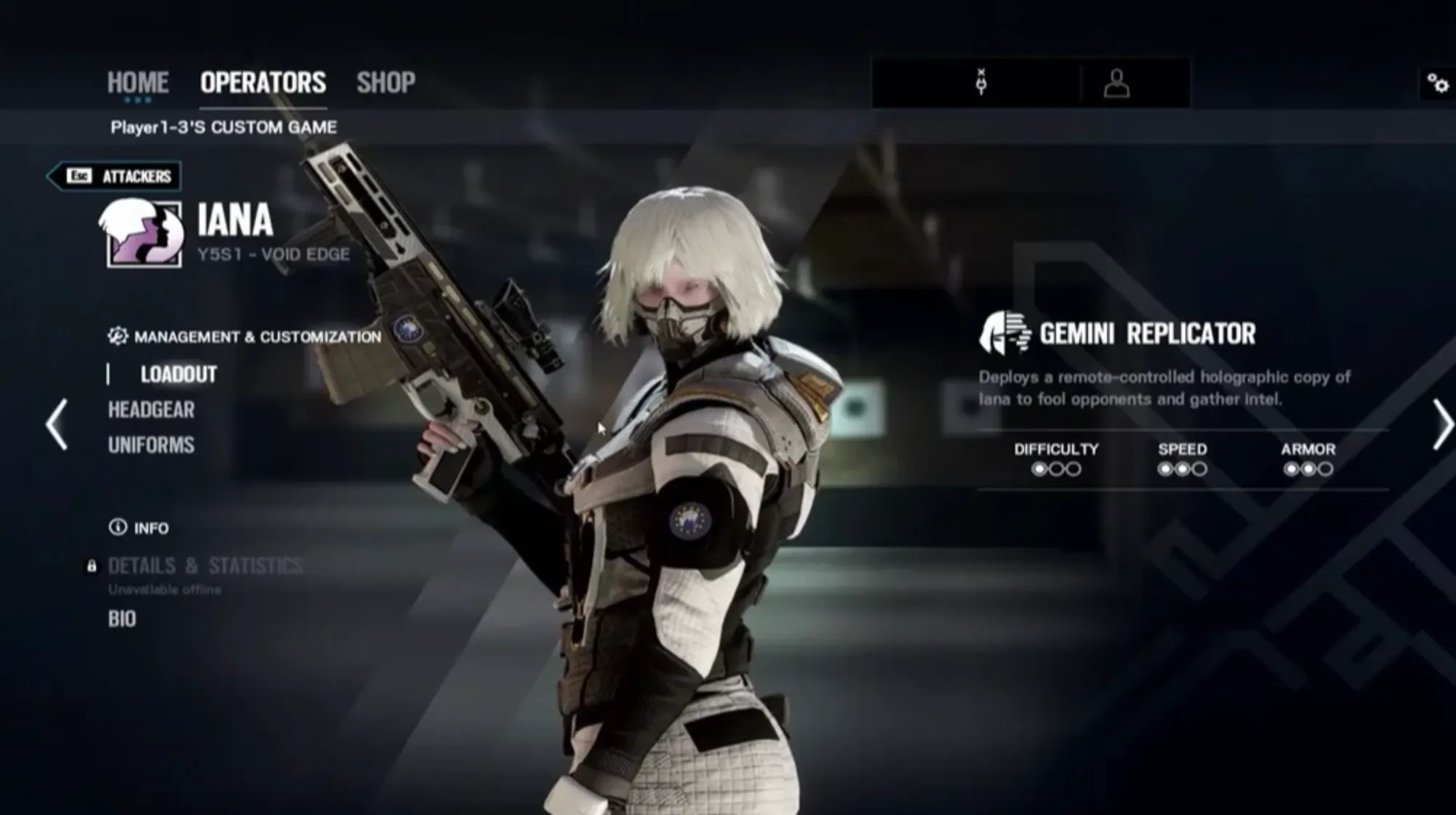Switch to the Home tab
The height and width of the screenshot is (815, 1456).
(137, 82)
